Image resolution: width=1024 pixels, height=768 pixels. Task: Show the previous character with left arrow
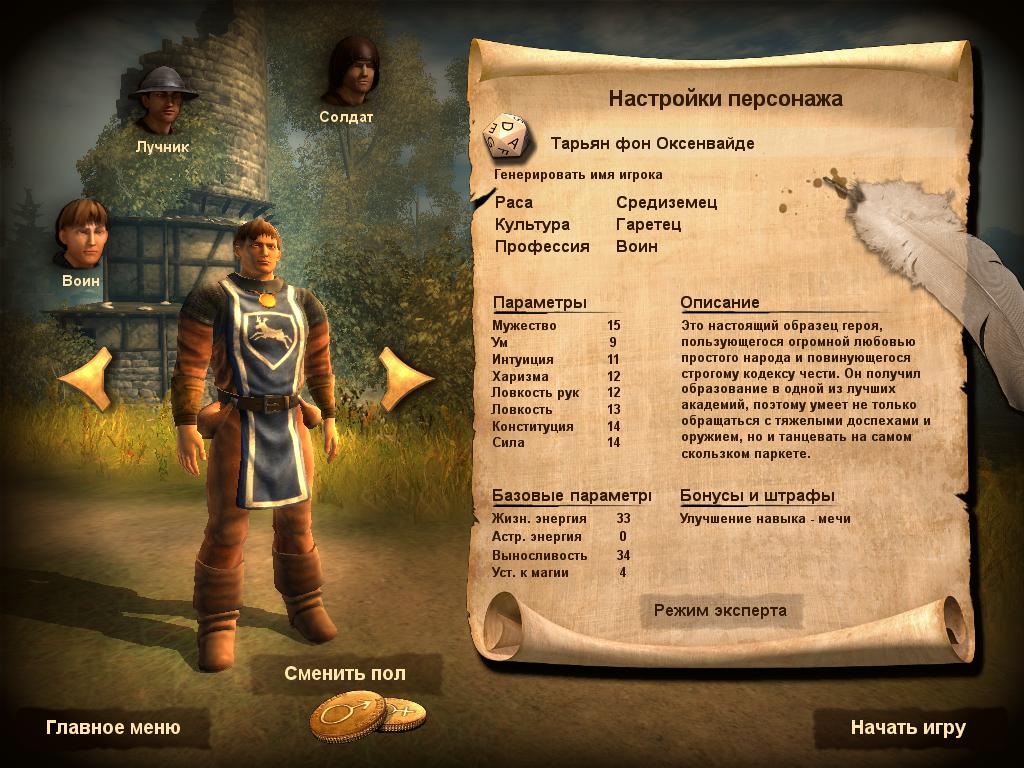tap(86, 378)
